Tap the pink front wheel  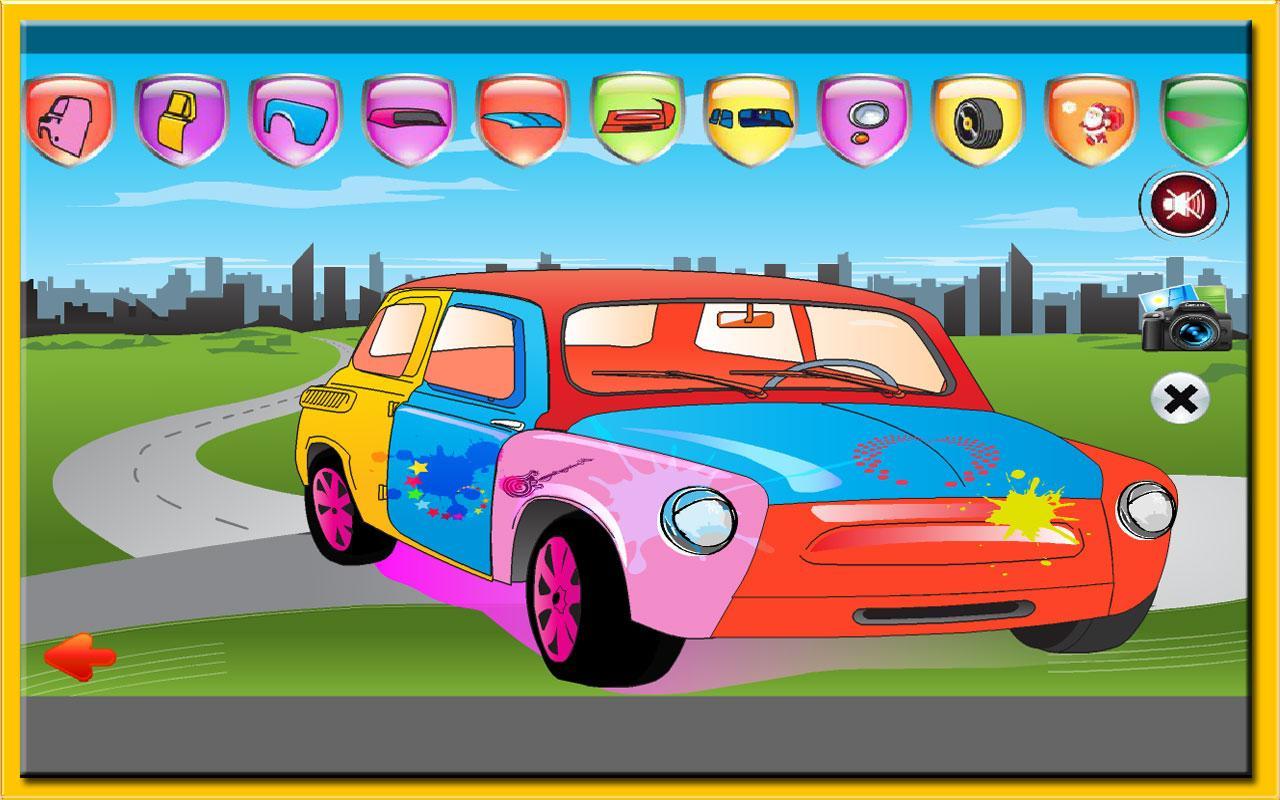(560, 600)
